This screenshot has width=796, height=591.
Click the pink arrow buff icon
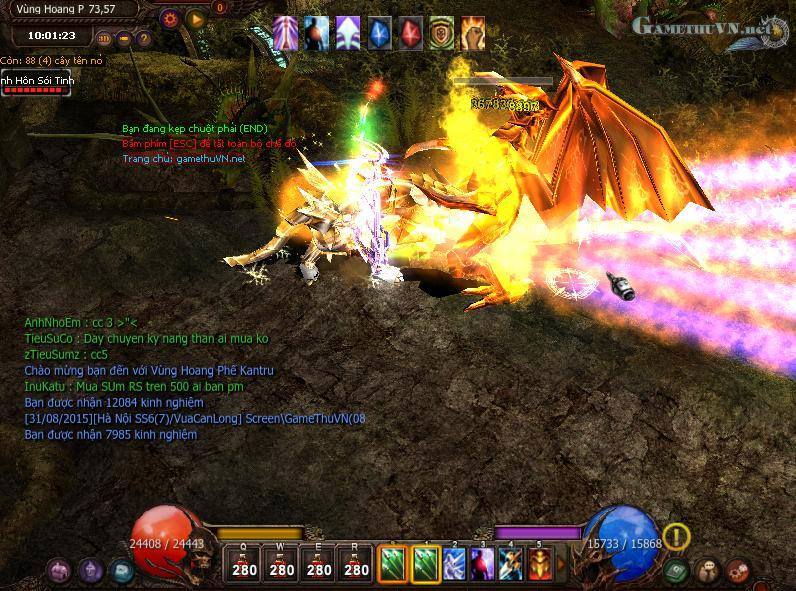(x=286, y=34)
